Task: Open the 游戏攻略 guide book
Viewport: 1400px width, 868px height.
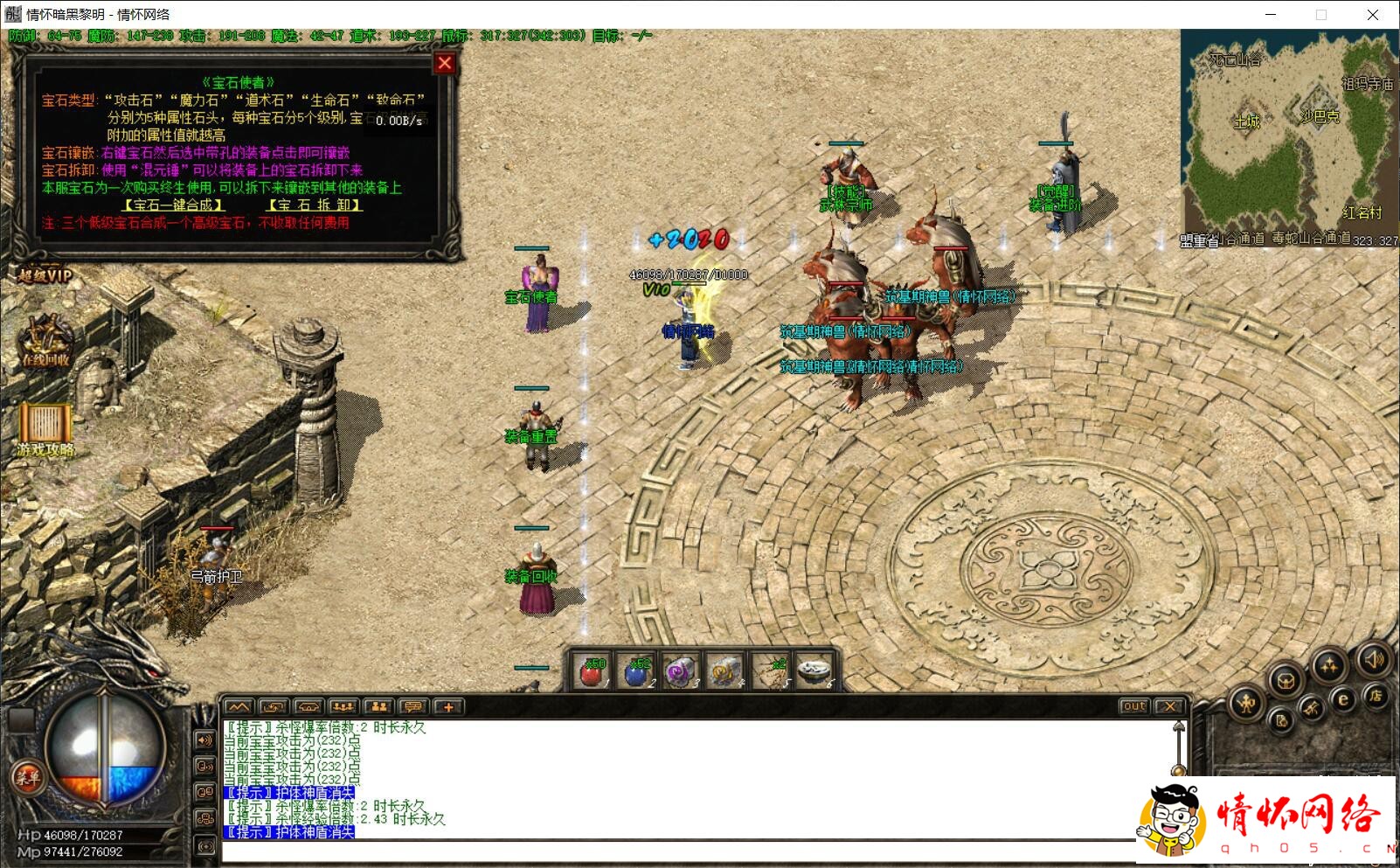Action: pyautogui.click(x=45, y=427)
